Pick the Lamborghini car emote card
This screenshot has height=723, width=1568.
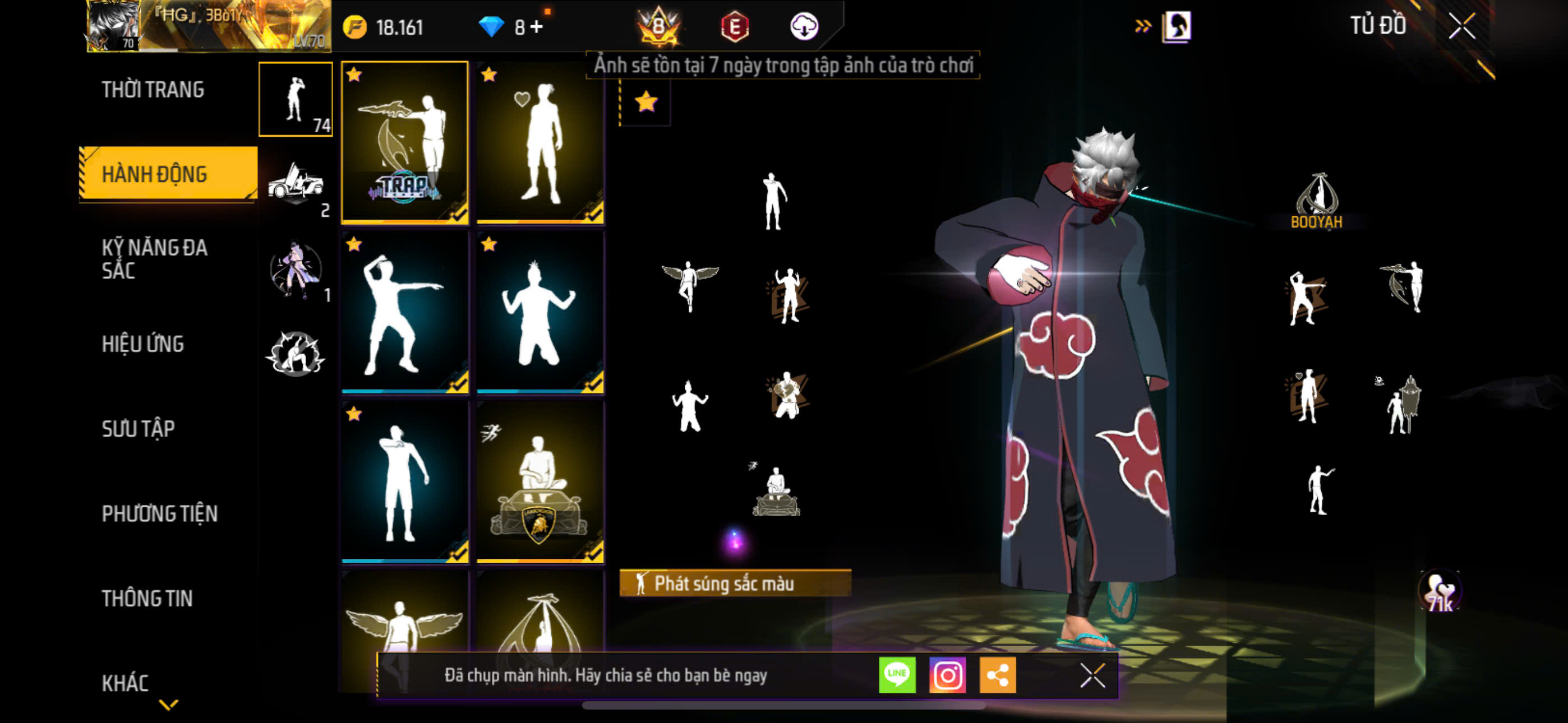(x=540, y=482)
